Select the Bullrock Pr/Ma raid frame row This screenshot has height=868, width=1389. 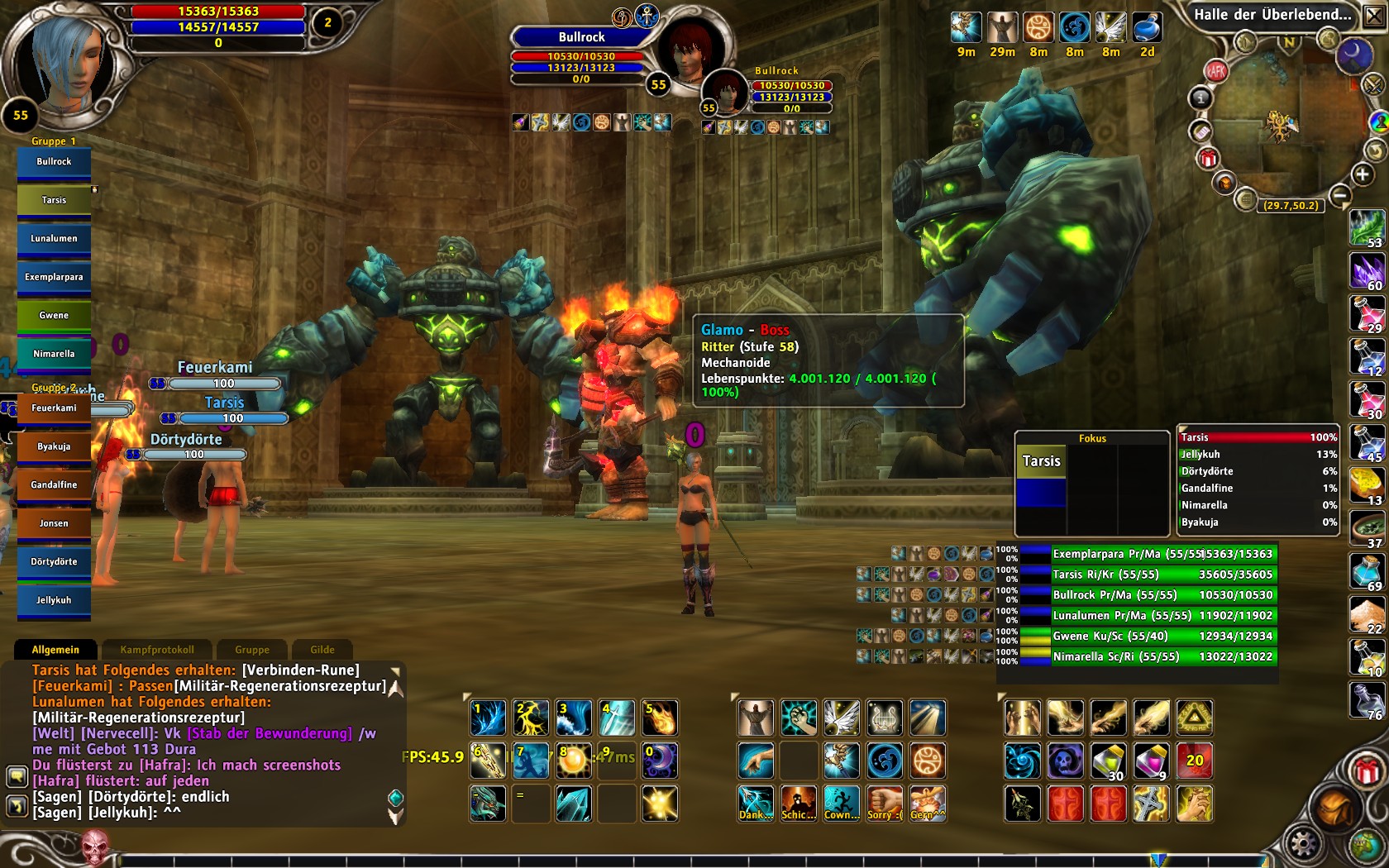1149,595
